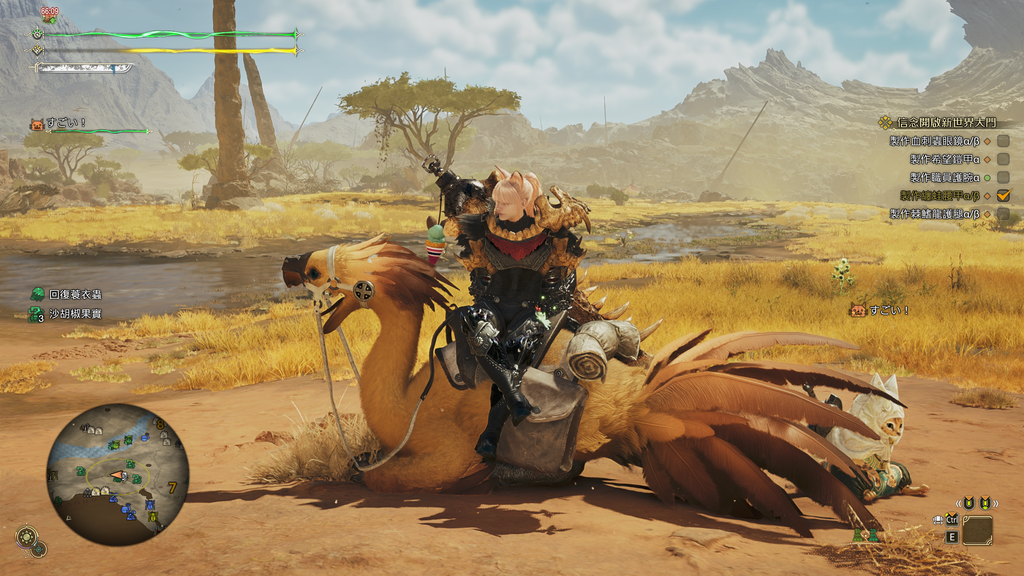Select the 信念開啟新世界大門 quest title
Screen dimensions: 1024x576
click(944, 122)
